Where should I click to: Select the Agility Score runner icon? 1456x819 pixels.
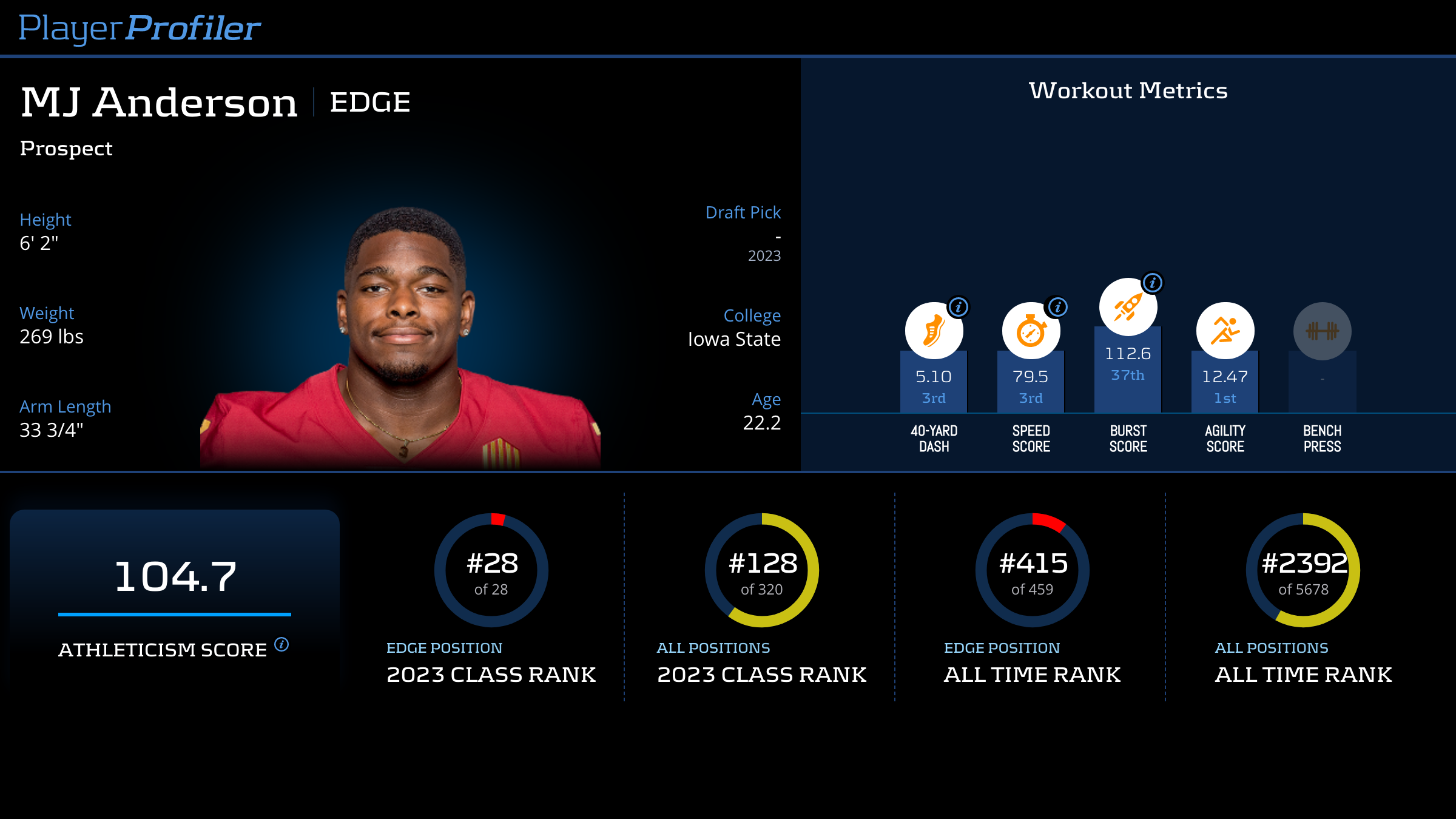pos(1225,331)
